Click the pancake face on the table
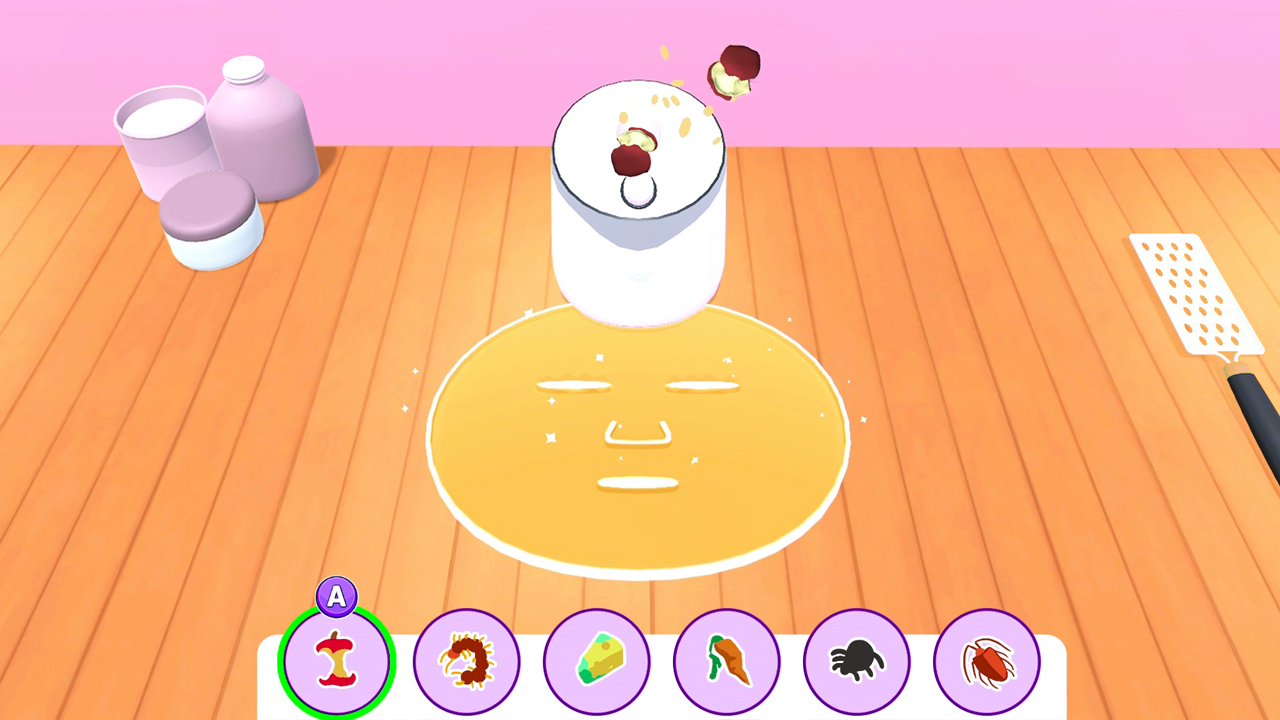The width and height of the screenshot is (1280, 720). click(x=640, y=440)
